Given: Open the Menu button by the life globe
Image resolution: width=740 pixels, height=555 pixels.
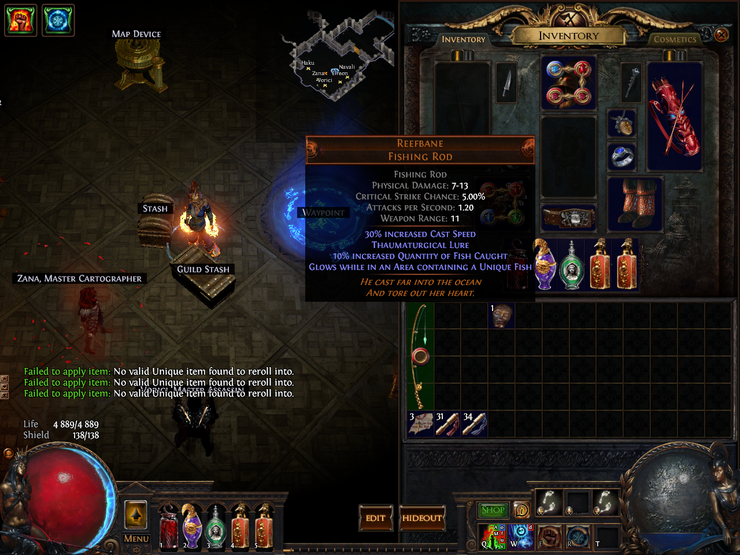Looking at the screenshot, I should tap(136, 520).
